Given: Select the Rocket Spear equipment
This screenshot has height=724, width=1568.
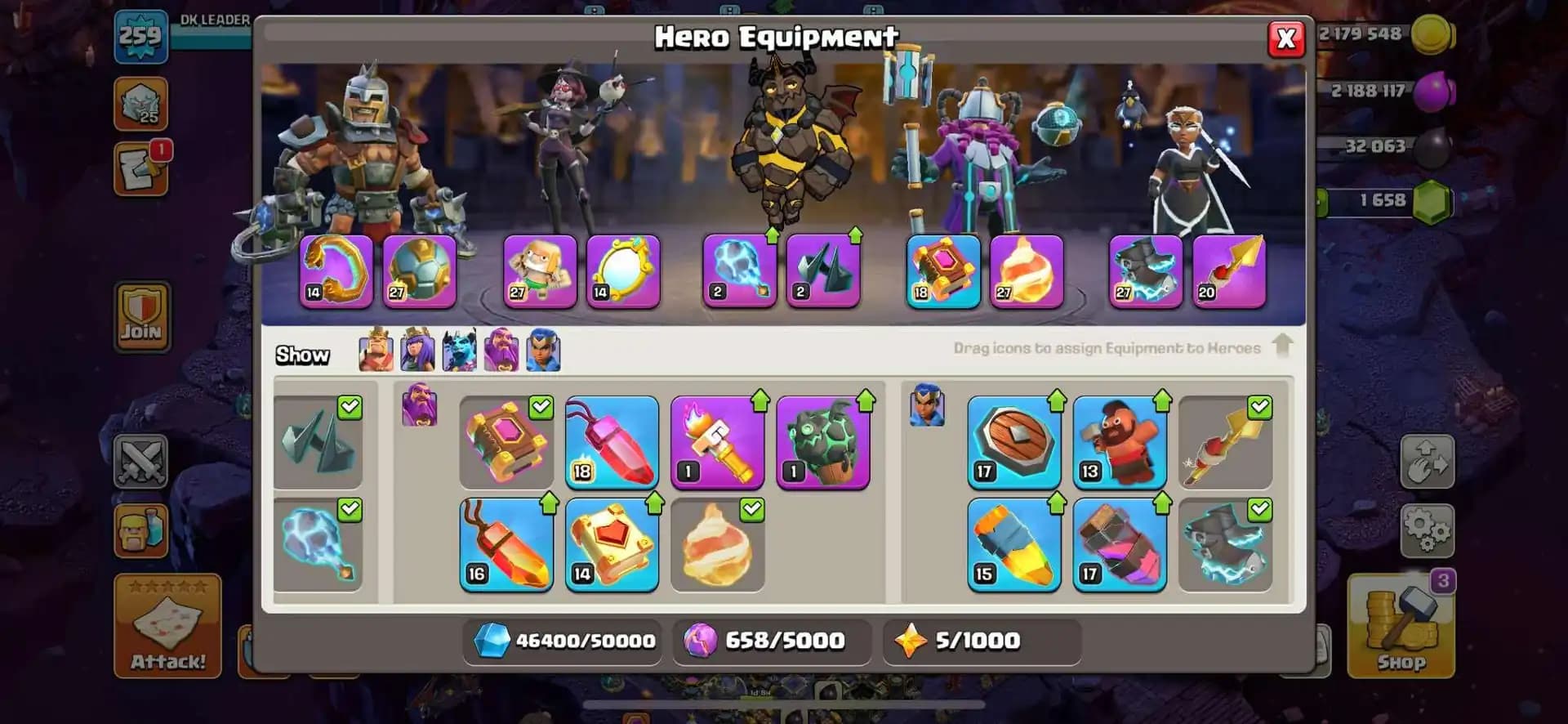Looking at the screenshot, I should (x=1226, y=443).
